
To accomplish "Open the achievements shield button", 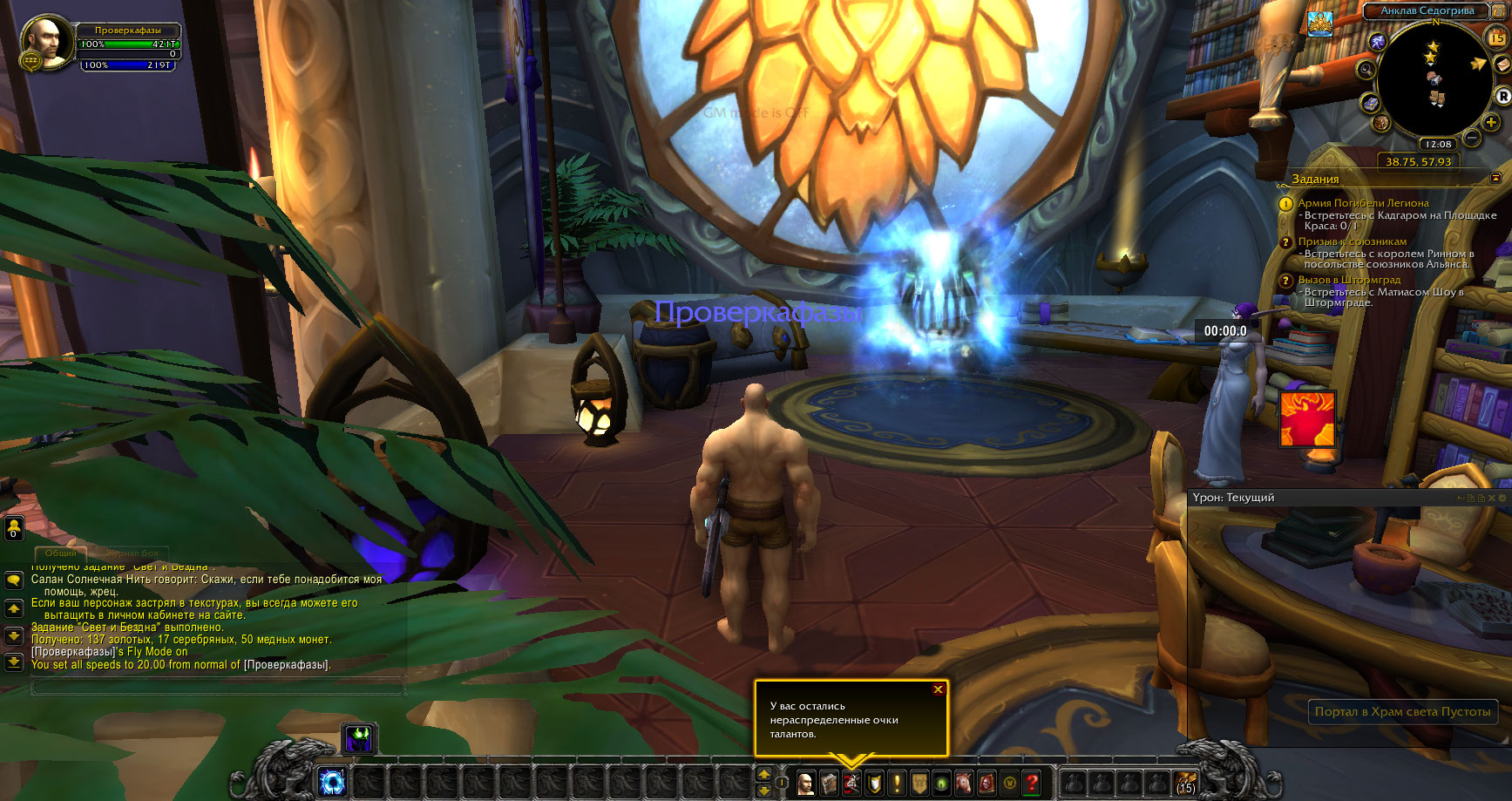I will tap(874, 783).
